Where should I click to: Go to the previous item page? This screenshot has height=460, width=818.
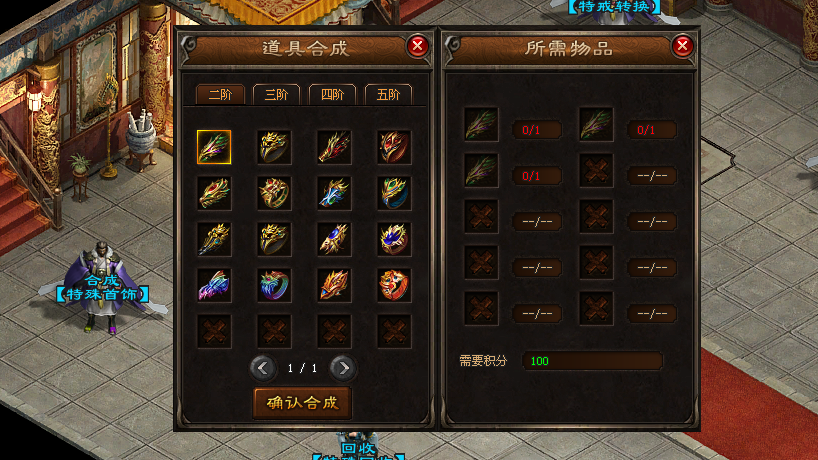[263, 367]
